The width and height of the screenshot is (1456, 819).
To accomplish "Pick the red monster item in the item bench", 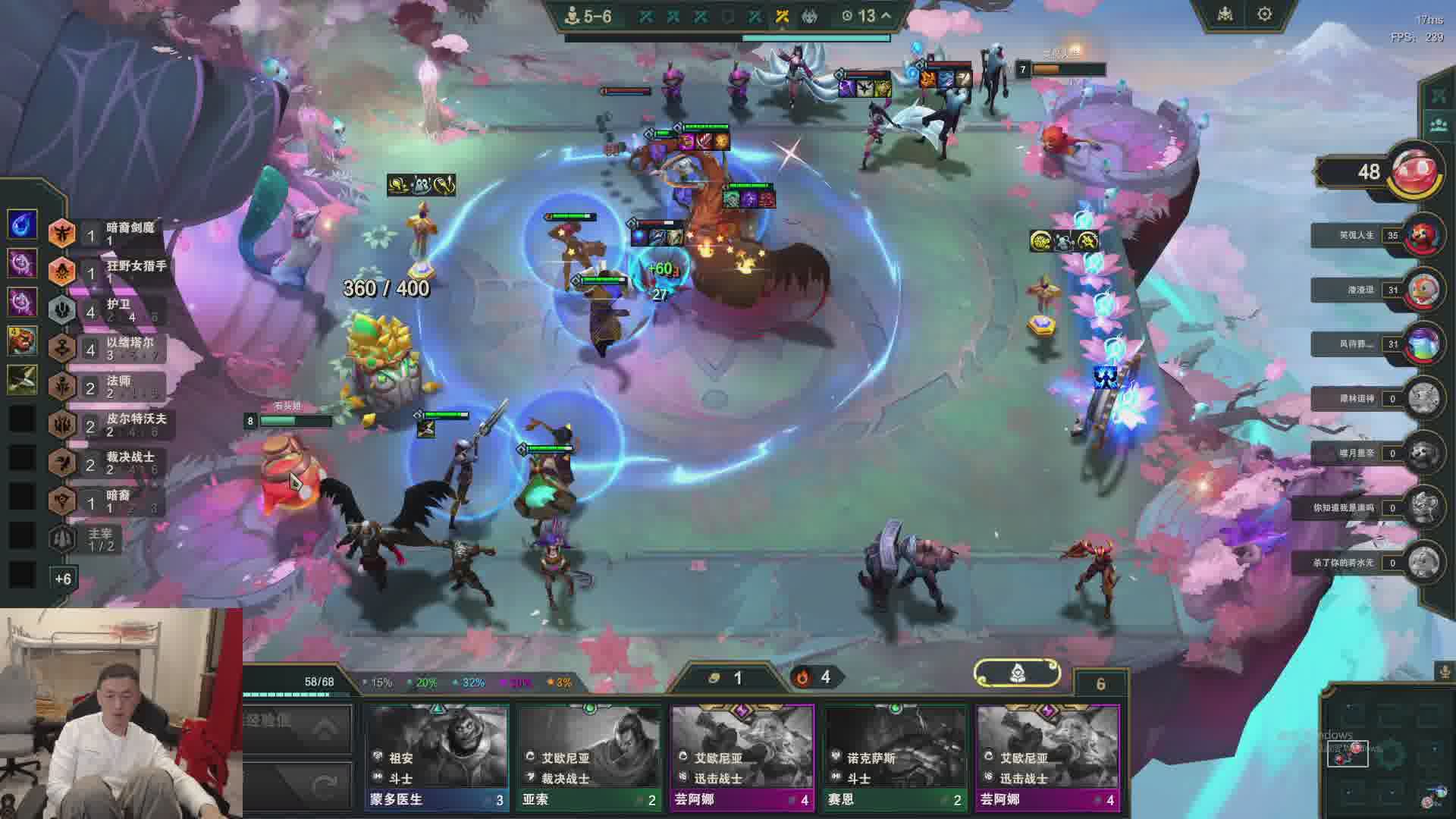I will [x=22, y=340].
